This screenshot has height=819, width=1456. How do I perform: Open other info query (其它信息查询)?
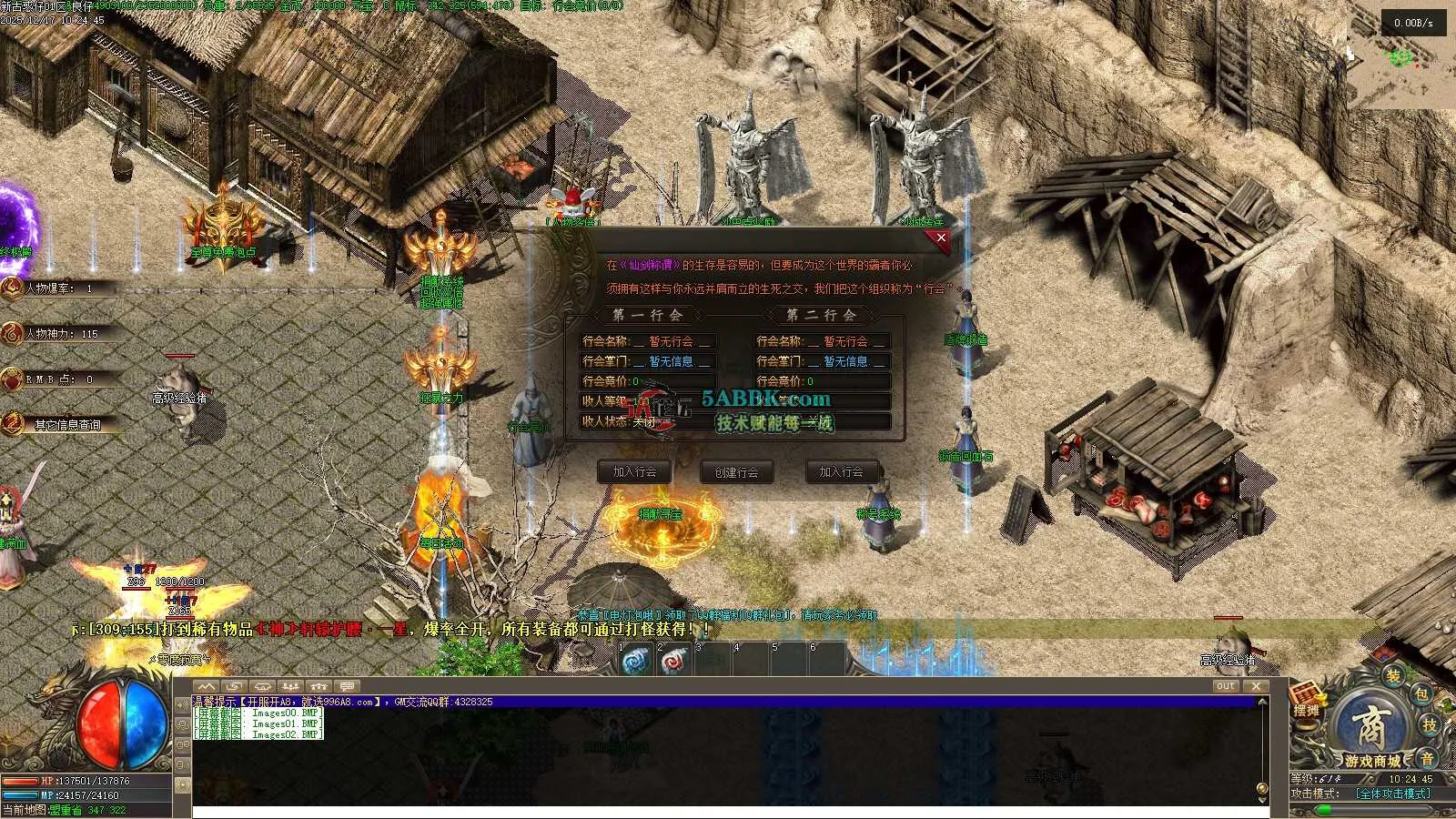(x=67, y=425)
